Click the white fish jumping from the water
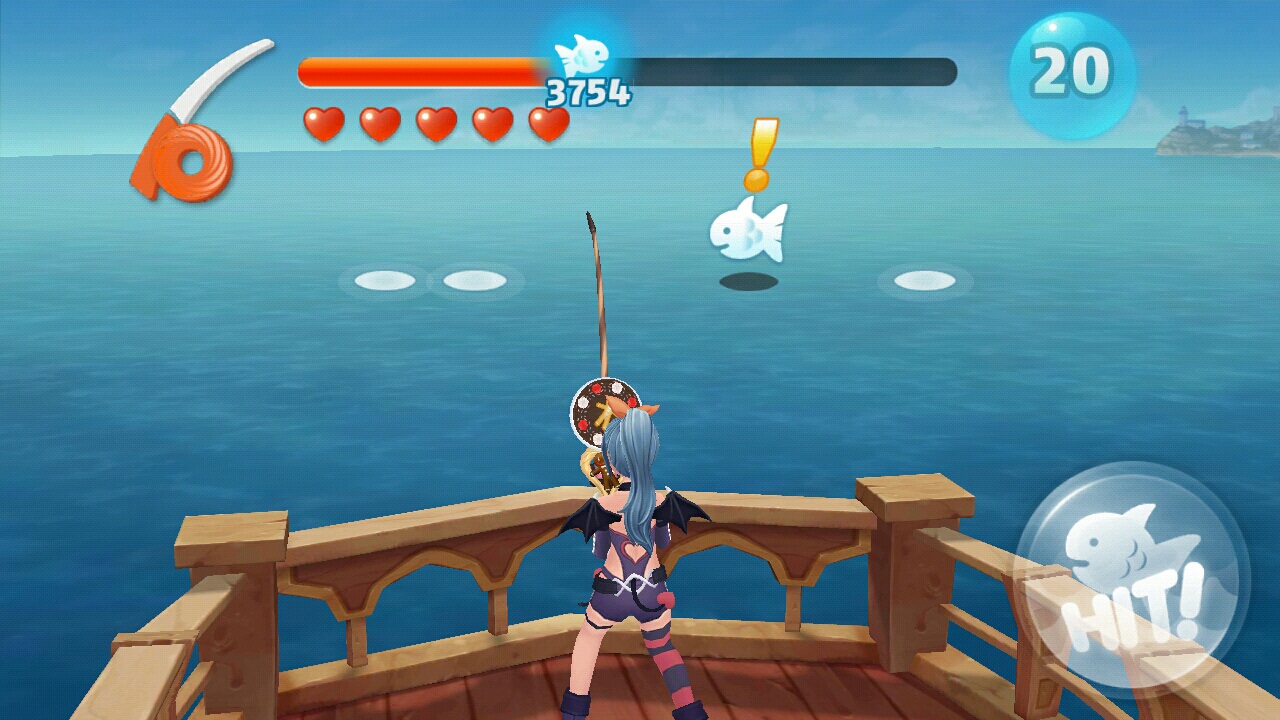 pyautogui.click(x=750, y=233)
